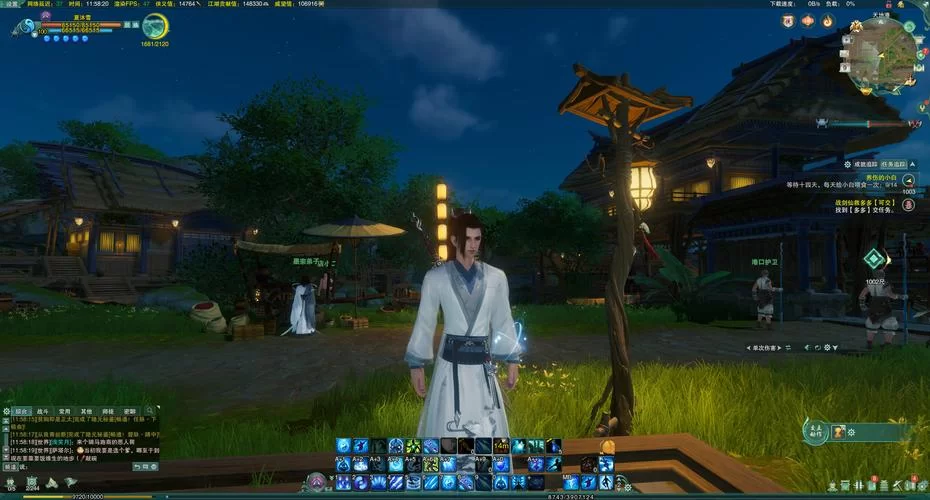Click the 设置 settings button in top bar
930x500 pixels.
(x=12, y=4)
